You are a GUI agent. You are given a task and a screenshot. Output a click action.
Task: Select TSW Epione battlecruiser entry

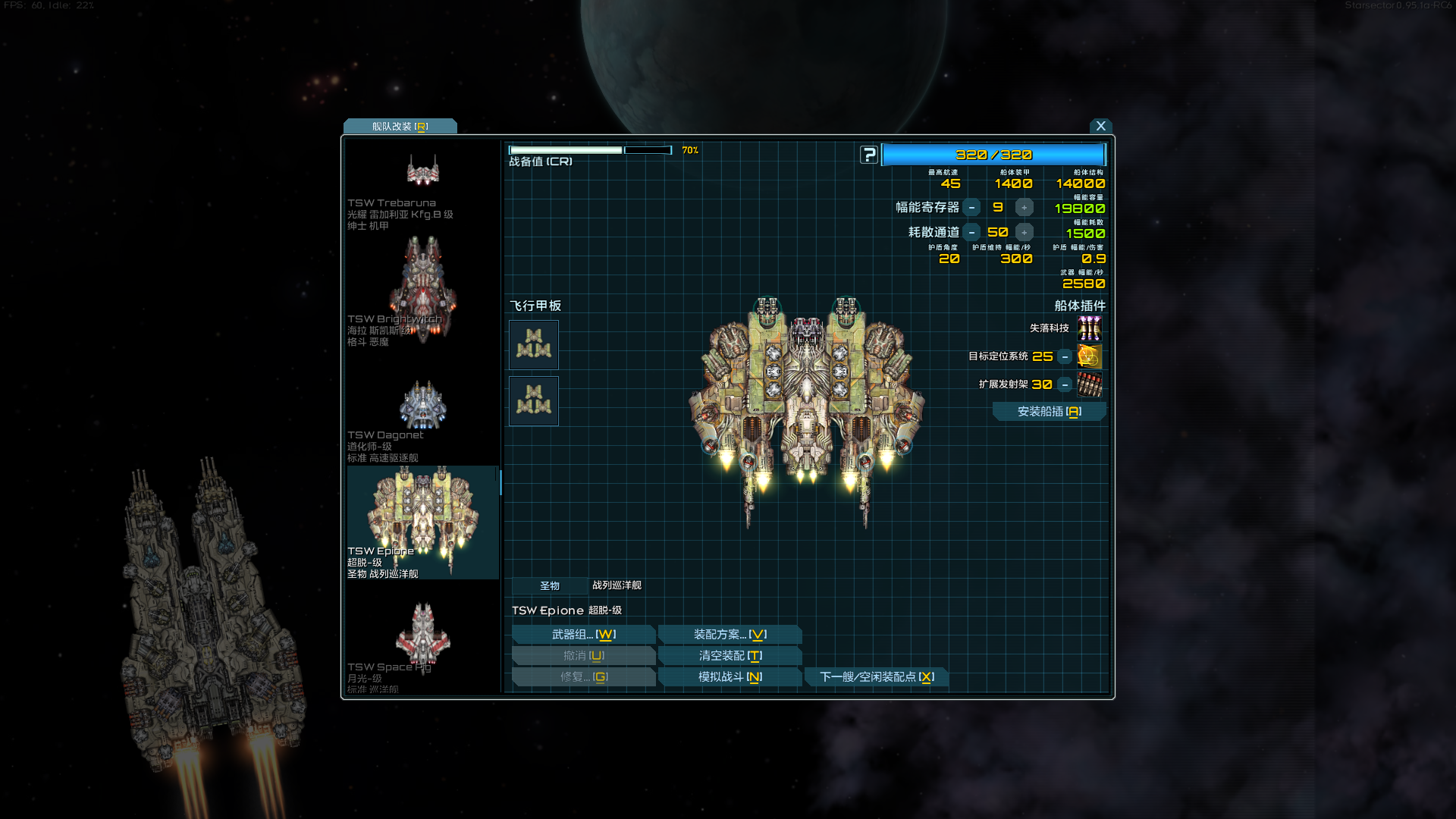(x=422, y=523)
